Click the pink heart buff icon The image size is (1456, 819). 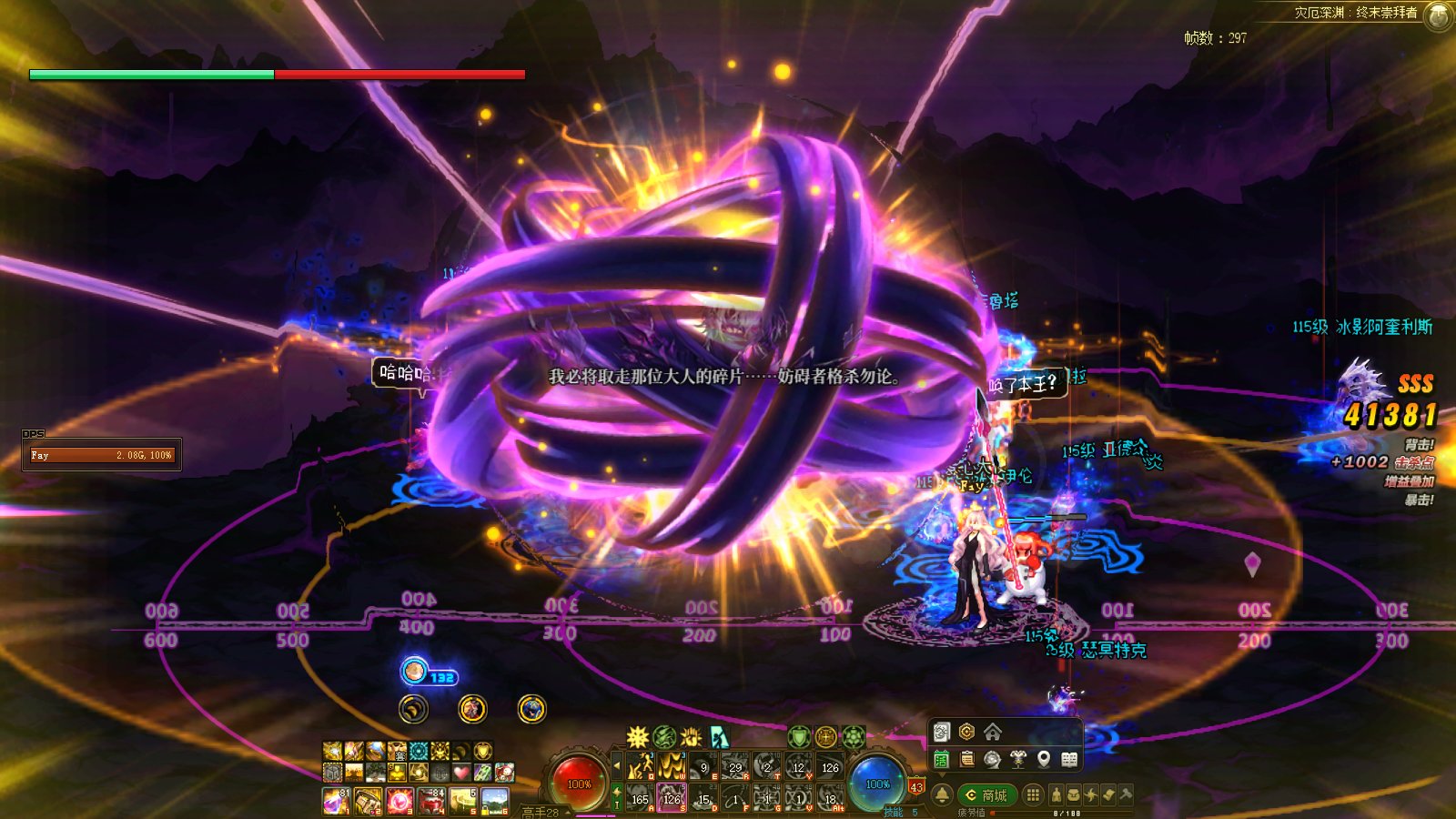[461, 773]
